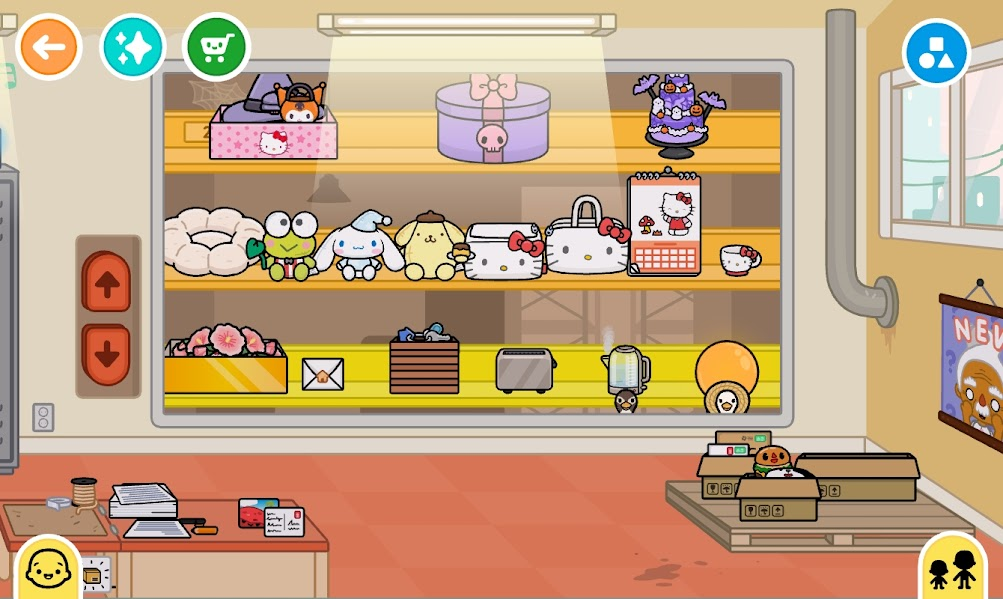
Task: Go back using the orange arrow button
Action: pyautogui.click(x=48, y=47)
